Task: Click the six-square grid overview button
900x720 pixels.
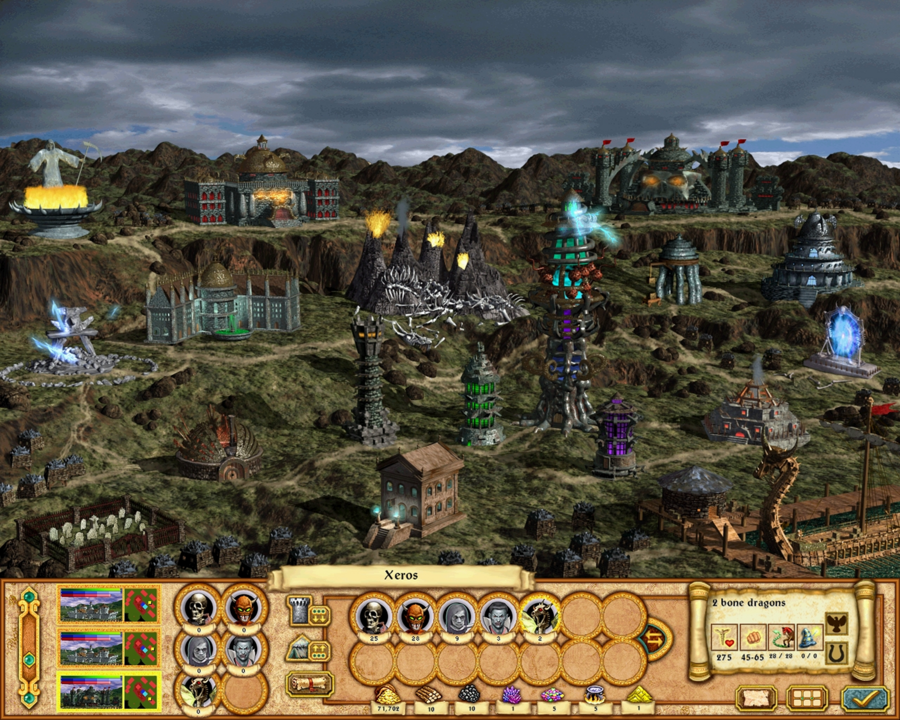Action: pyautogui.click(x=807, y=697)
